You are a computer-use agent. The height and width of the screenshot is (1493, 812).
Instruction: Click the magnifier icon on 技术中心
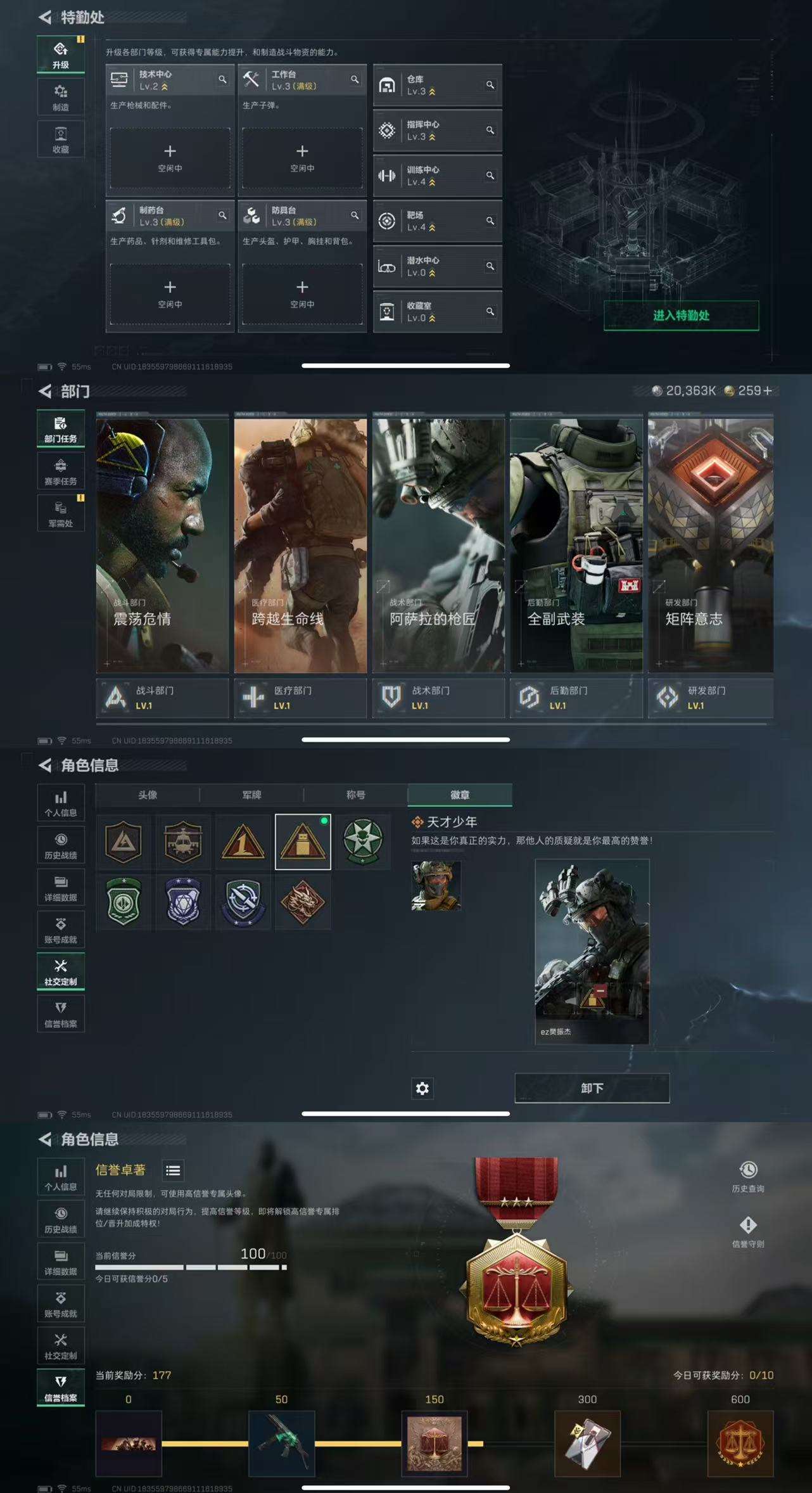[223, 80]
